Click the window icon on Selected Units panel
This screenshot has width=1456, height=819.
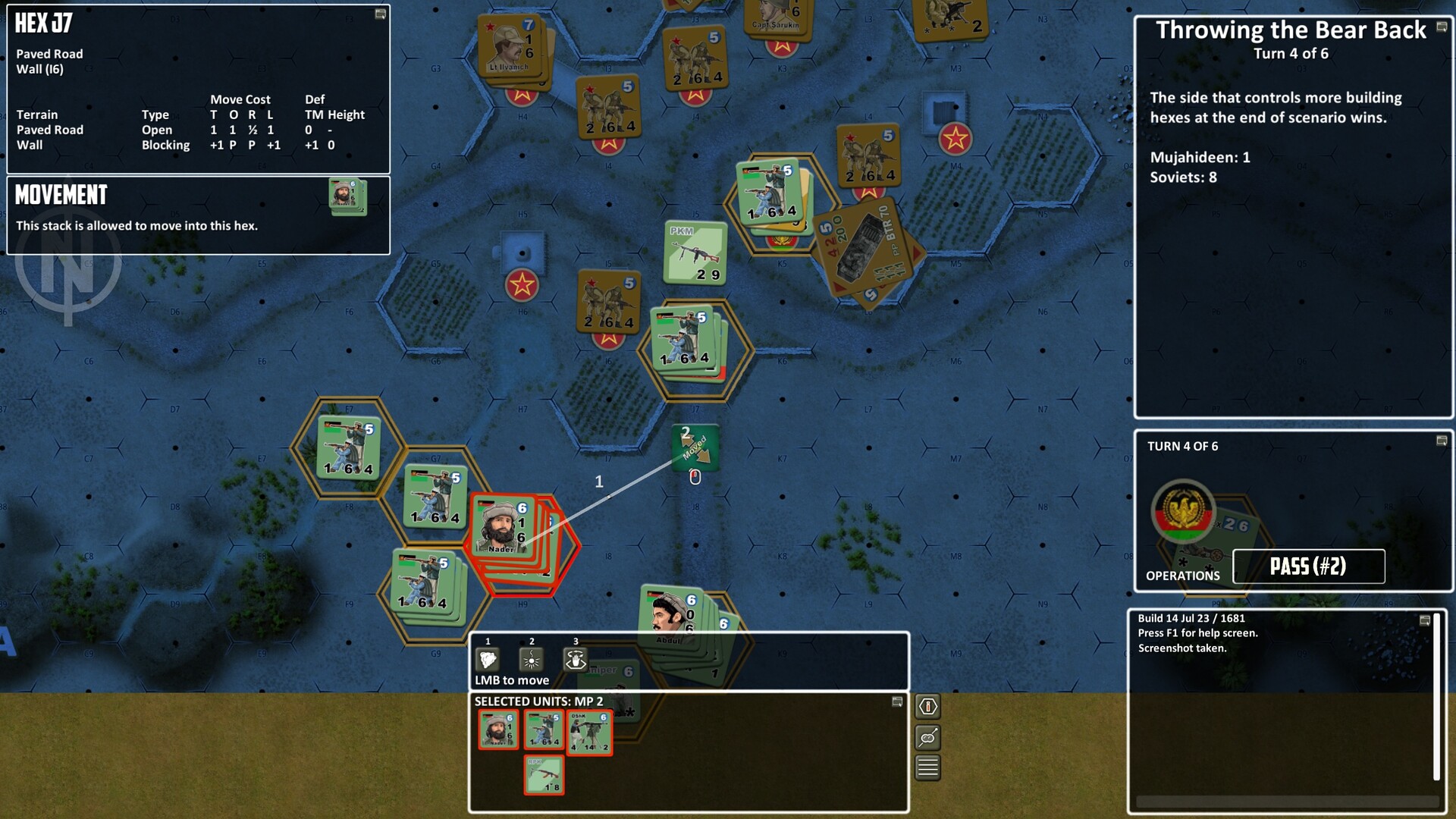tap(898, 701)
